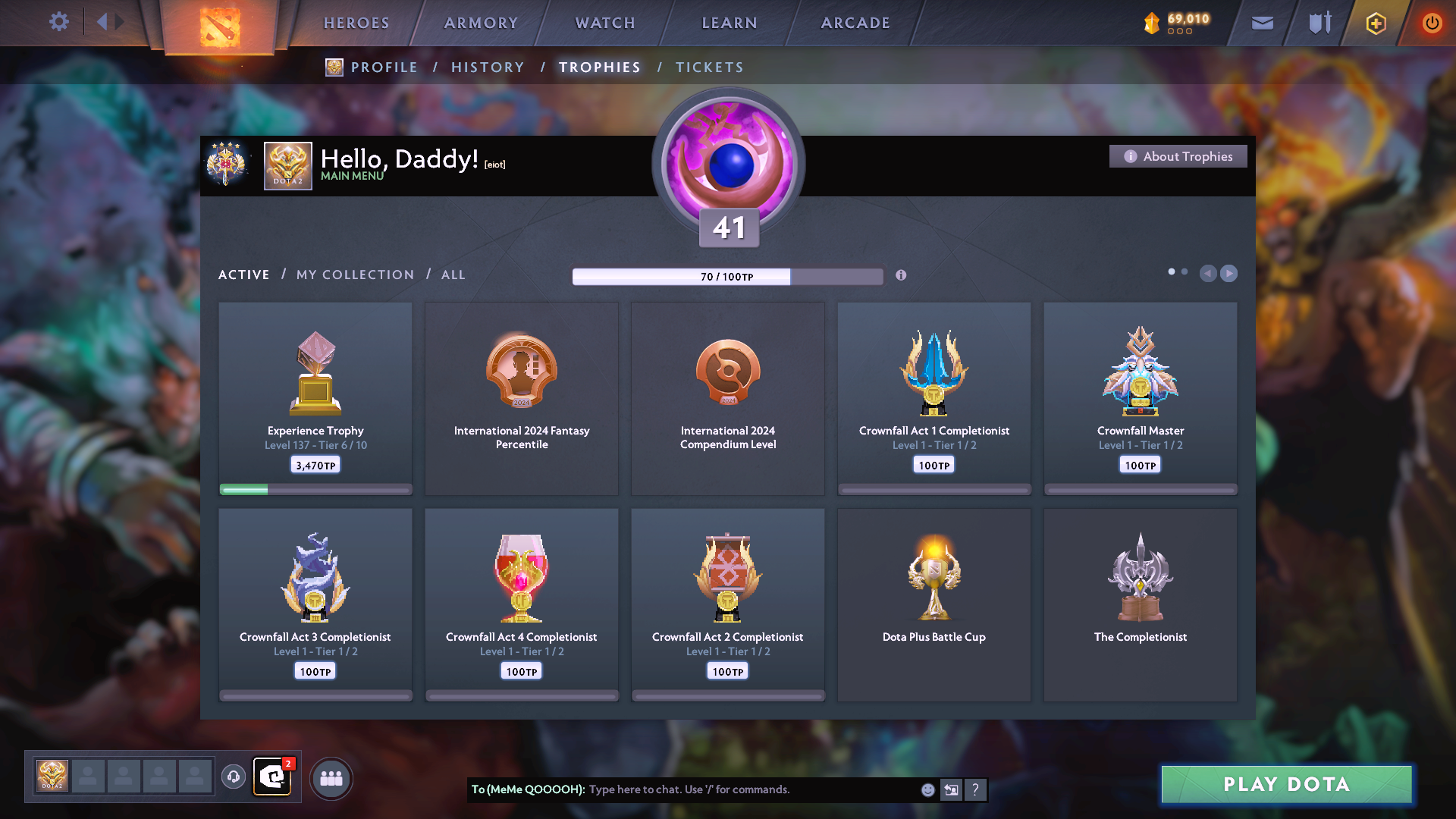
Task: Open the Arcade menu
Action: pos(855,23)
